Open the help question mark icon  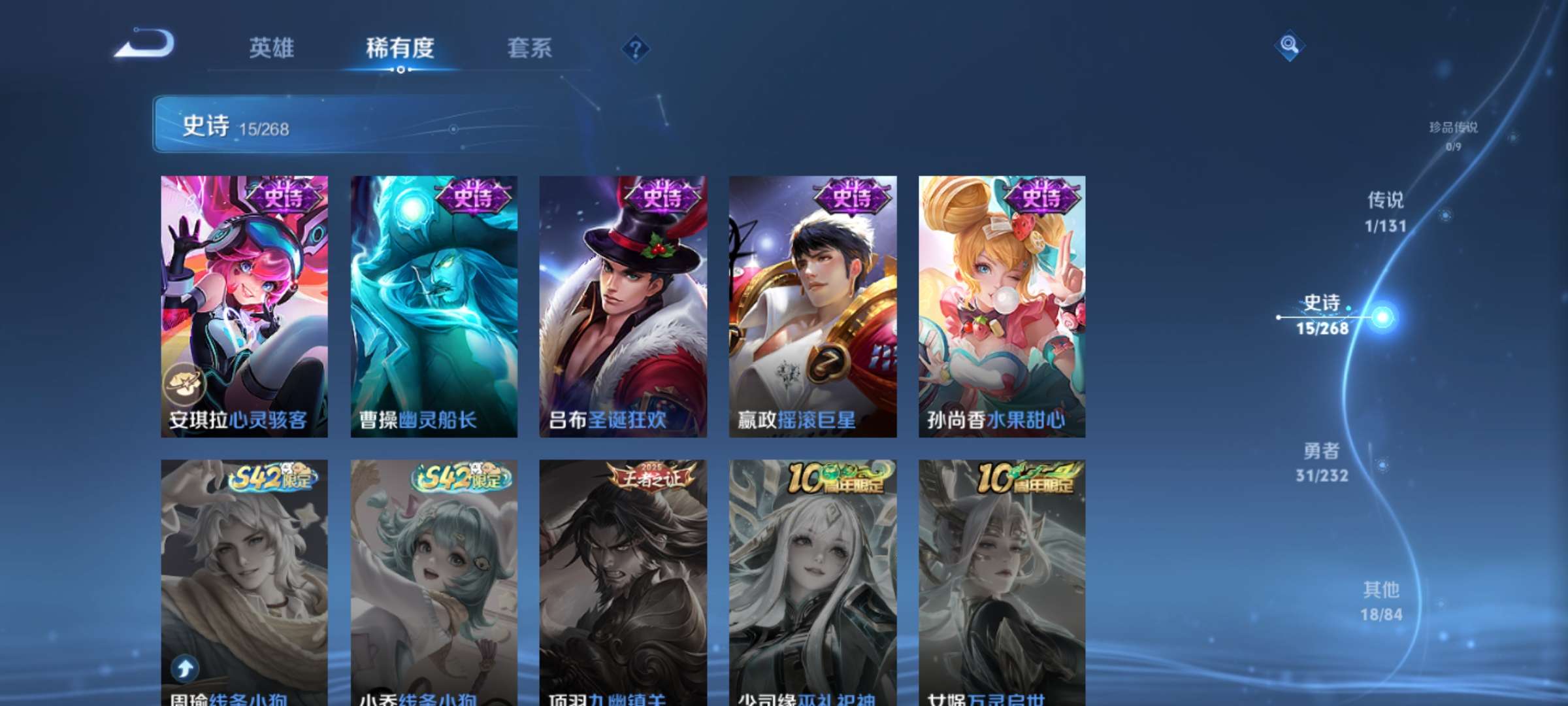(x=636, y=48)
